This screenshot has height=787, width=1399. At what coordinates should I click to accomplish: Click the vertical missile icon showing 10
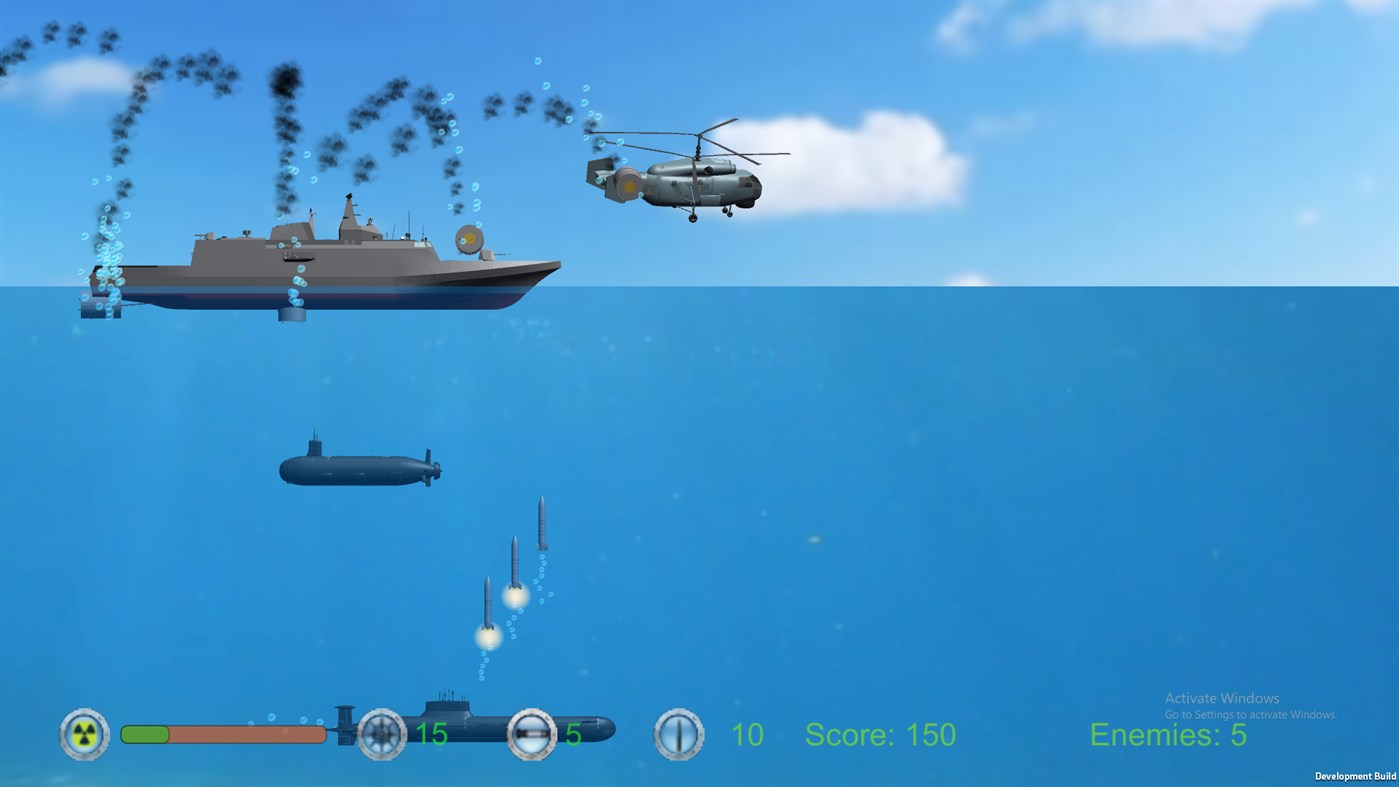coord(678,734)
